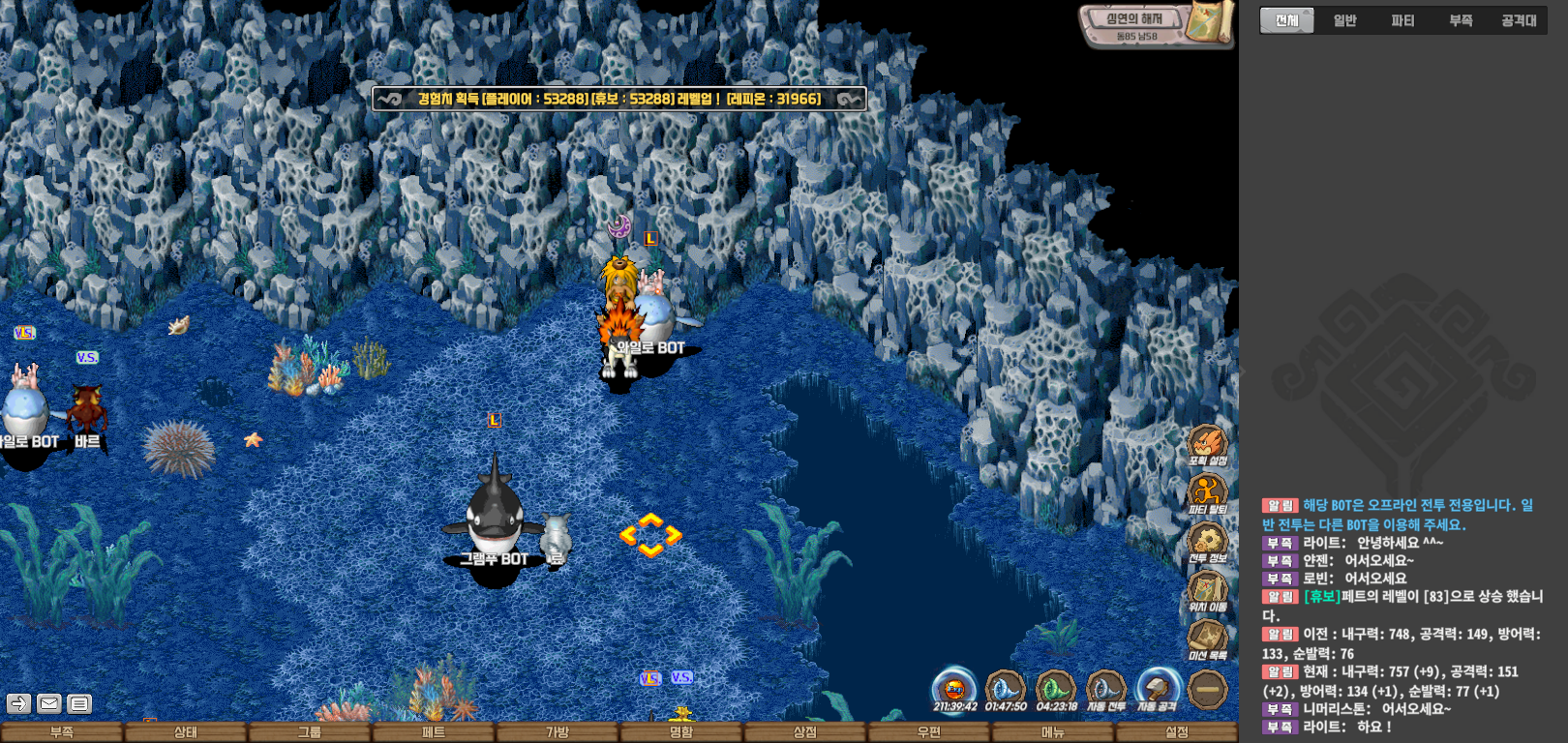Click the 포획 설정 capture settings icon

(1207, 444)
